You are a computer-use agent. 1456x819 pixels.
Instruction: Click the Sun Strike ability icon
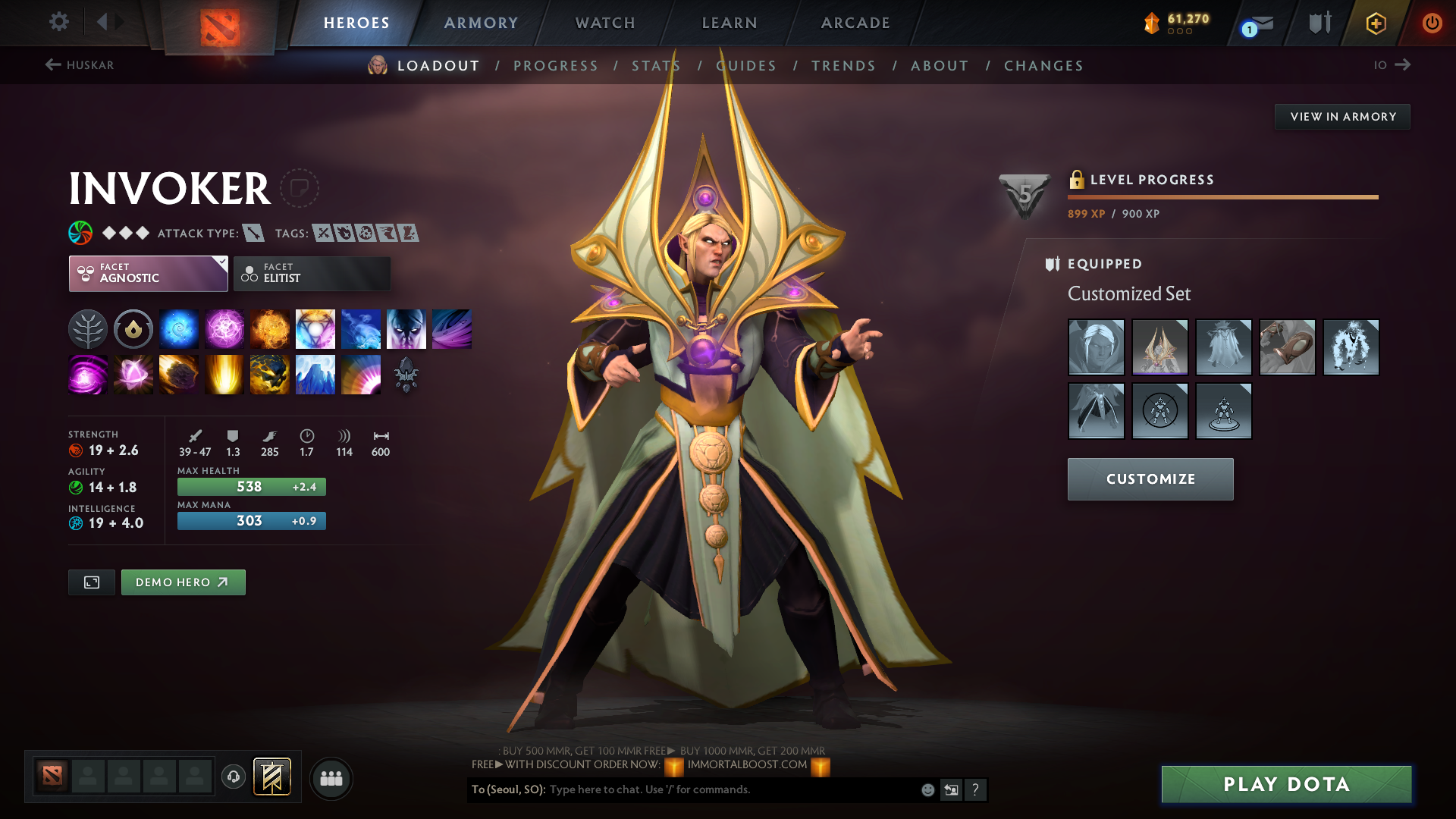click(x=224, y=374)
